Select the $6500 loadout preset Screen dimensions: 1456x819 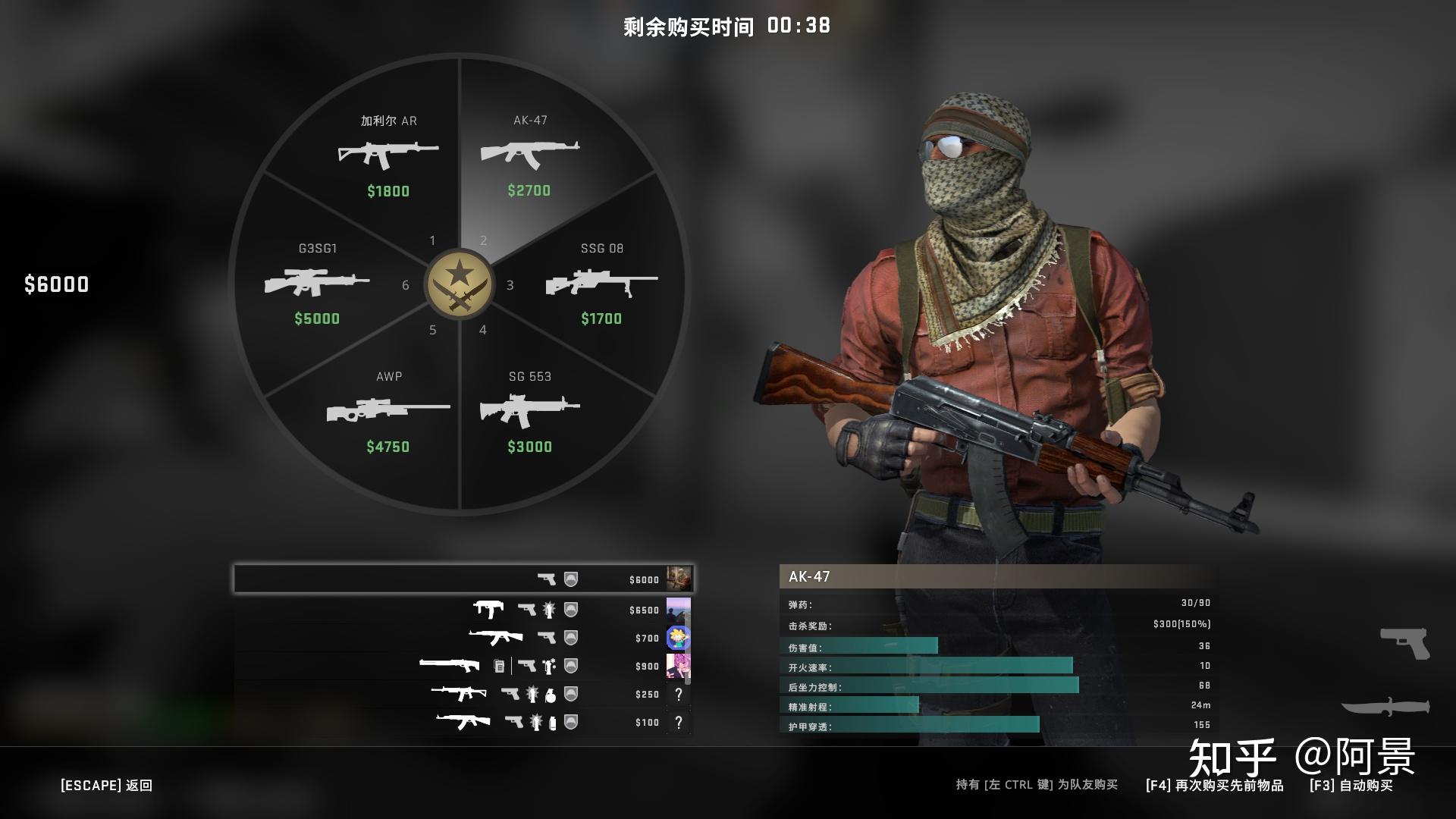[x=463, y=609]
